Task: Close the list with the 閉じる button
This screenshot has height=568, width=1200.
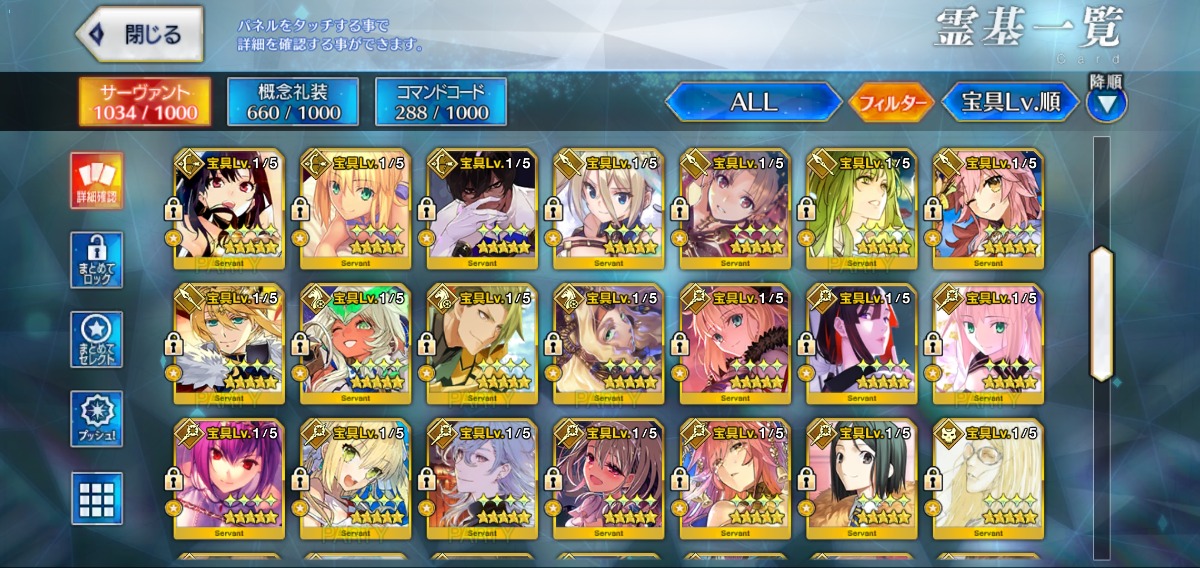Action: coord(139,34)
